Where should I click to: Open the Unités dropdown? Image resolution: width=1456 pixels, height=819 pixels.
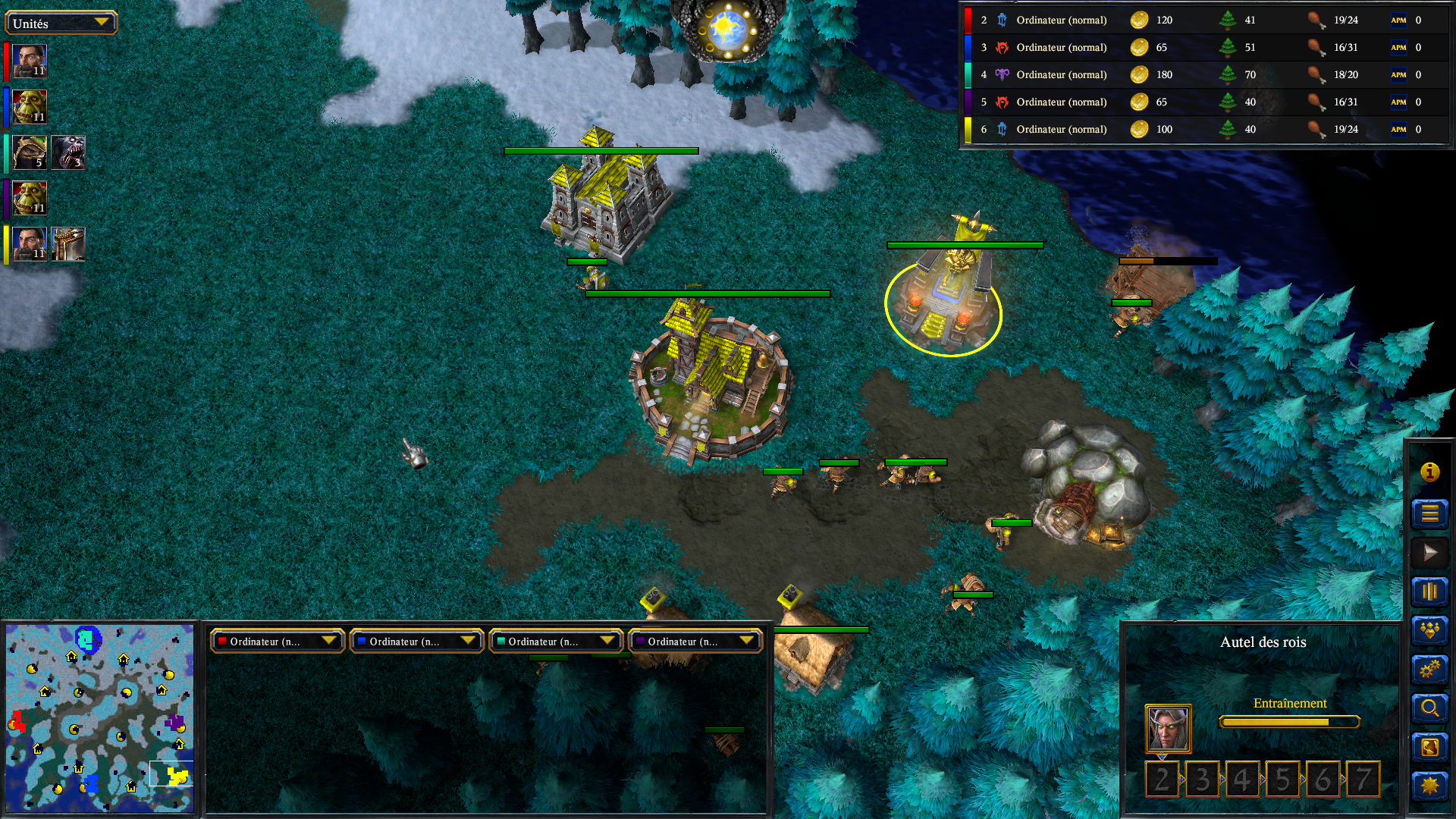click(61, 23)
